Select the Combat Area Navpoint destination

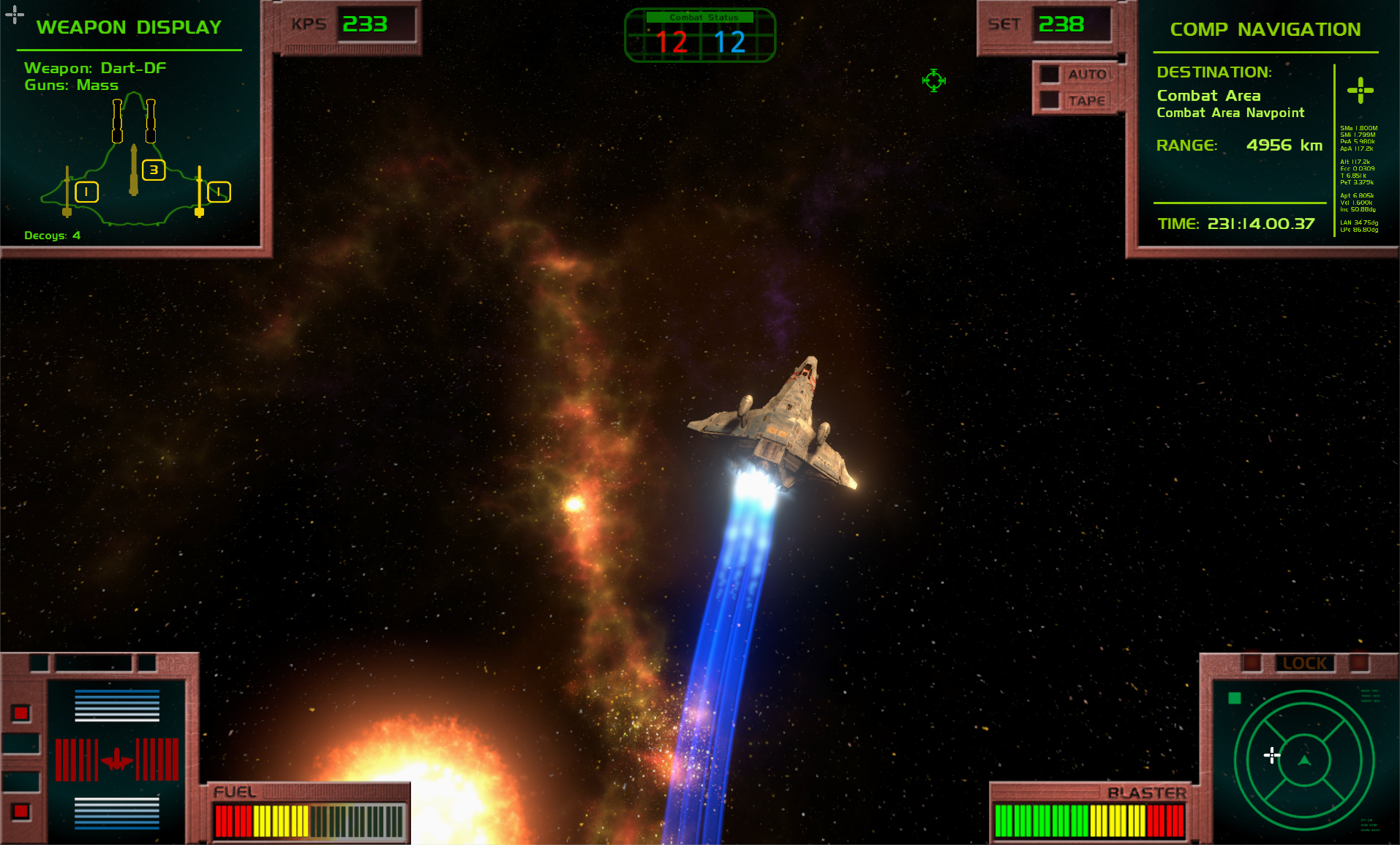coord(1230,113)
